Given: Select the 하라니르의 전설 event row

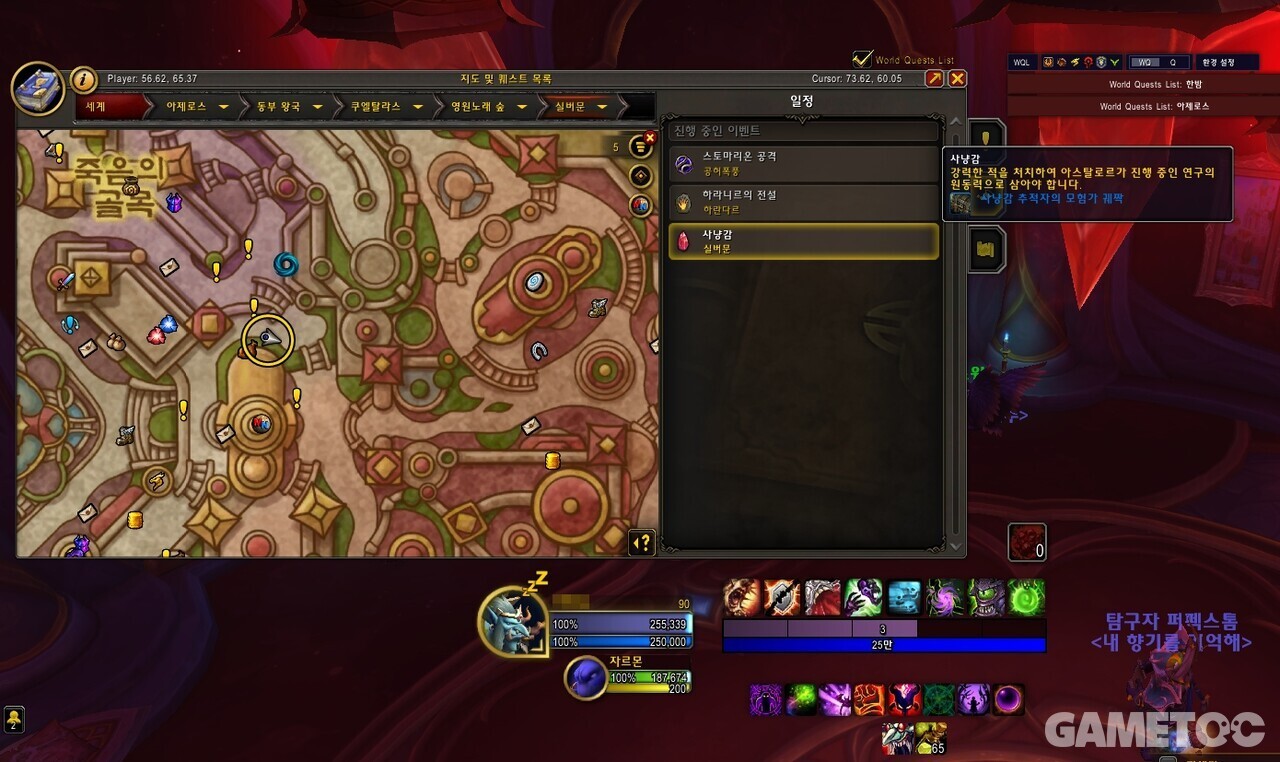Looking at the screenshot, I should (803, 202).
